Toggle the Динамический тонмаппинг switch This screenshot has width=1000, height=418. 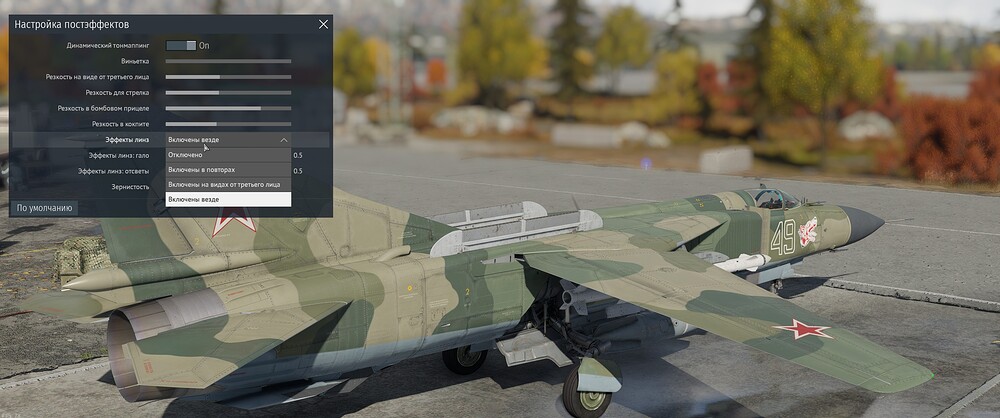tap(181, 45)
